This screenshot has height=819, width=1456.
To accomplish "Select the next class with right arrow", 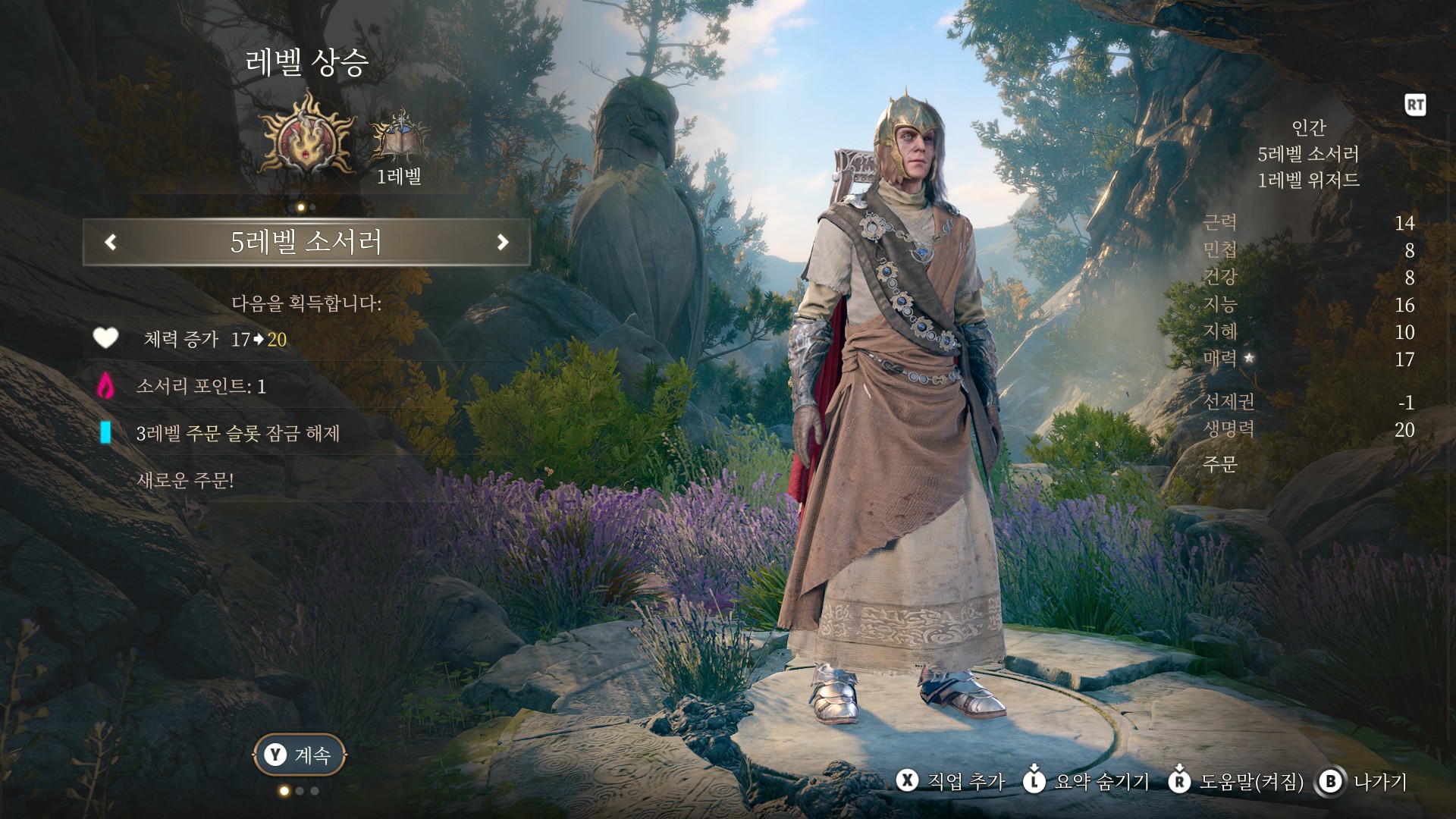I will pyautogui.click(x=502, y=242).
